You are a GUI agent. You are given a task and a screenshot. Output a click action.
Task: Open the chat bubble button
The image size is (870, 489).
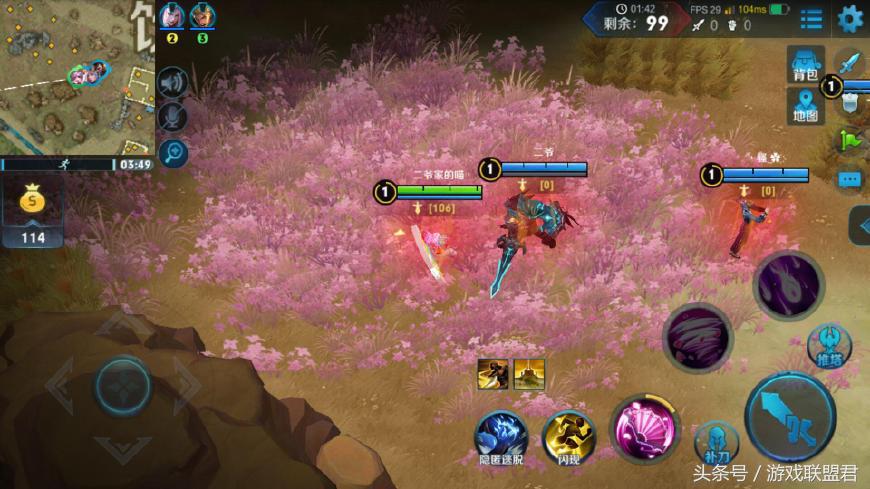[851, 179]
